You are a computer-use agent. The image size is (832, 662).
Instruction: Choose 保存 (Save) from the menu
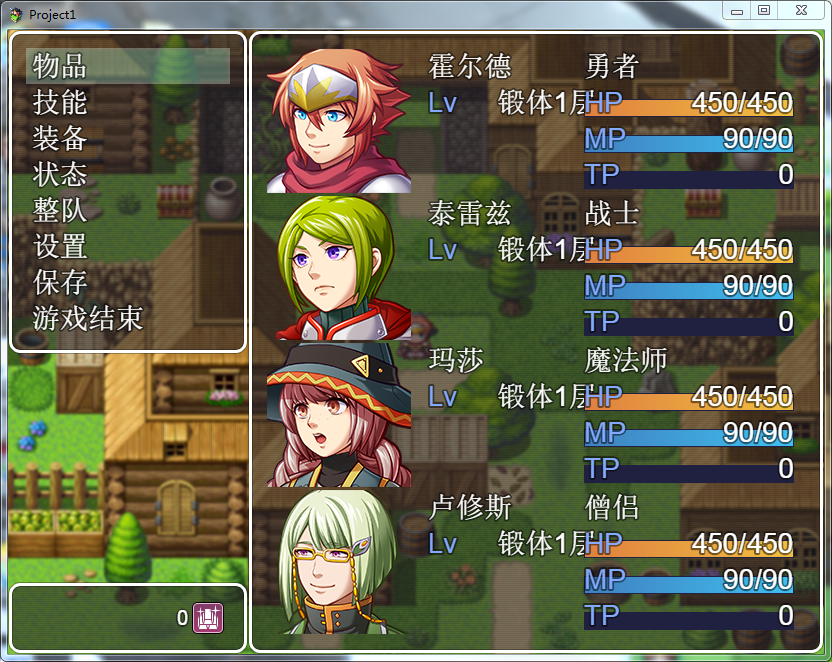point(128,282)
